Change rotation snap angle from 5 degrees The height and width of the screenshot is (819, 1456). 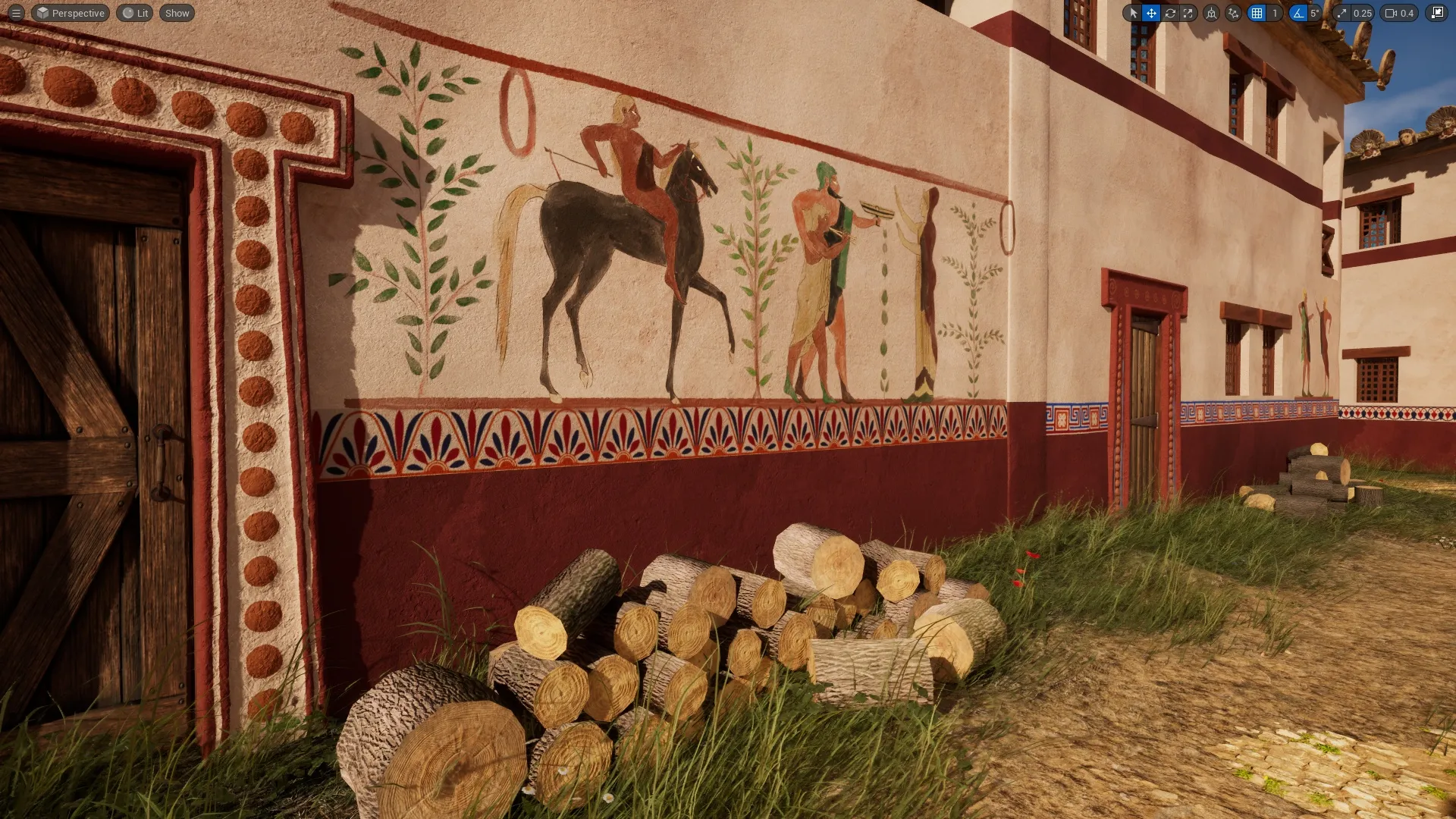tap(1314, 13)
